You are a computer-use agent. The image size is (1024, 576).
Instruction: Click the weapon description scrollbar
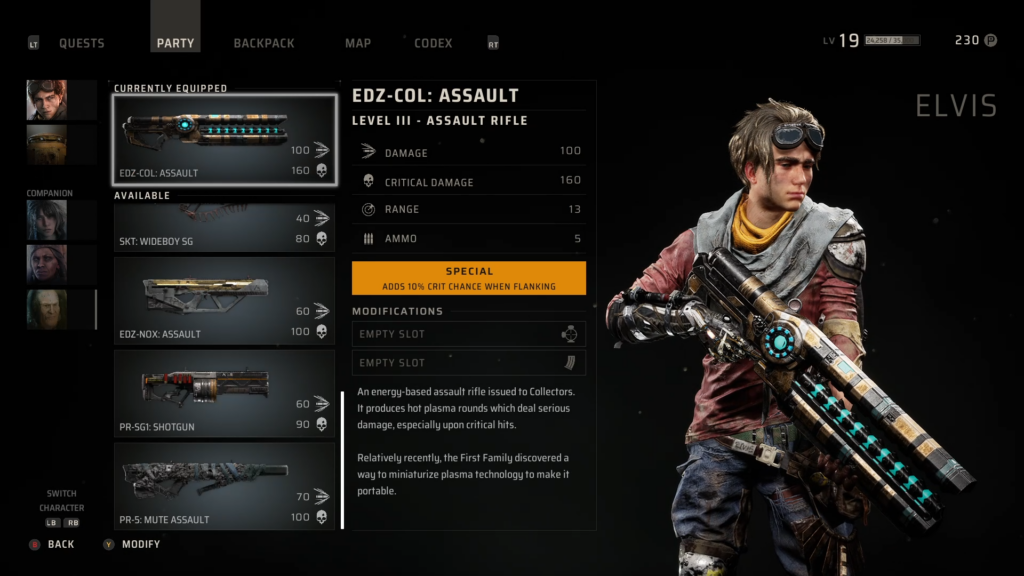[x=343, y=459]
